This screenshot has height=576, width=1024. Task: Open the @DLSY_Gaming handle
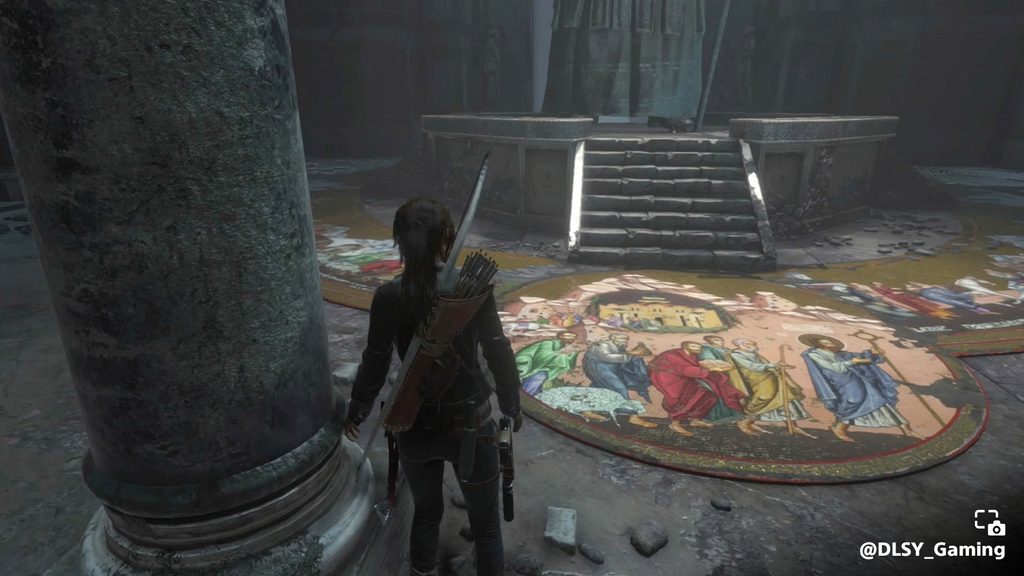coord(932,550)
